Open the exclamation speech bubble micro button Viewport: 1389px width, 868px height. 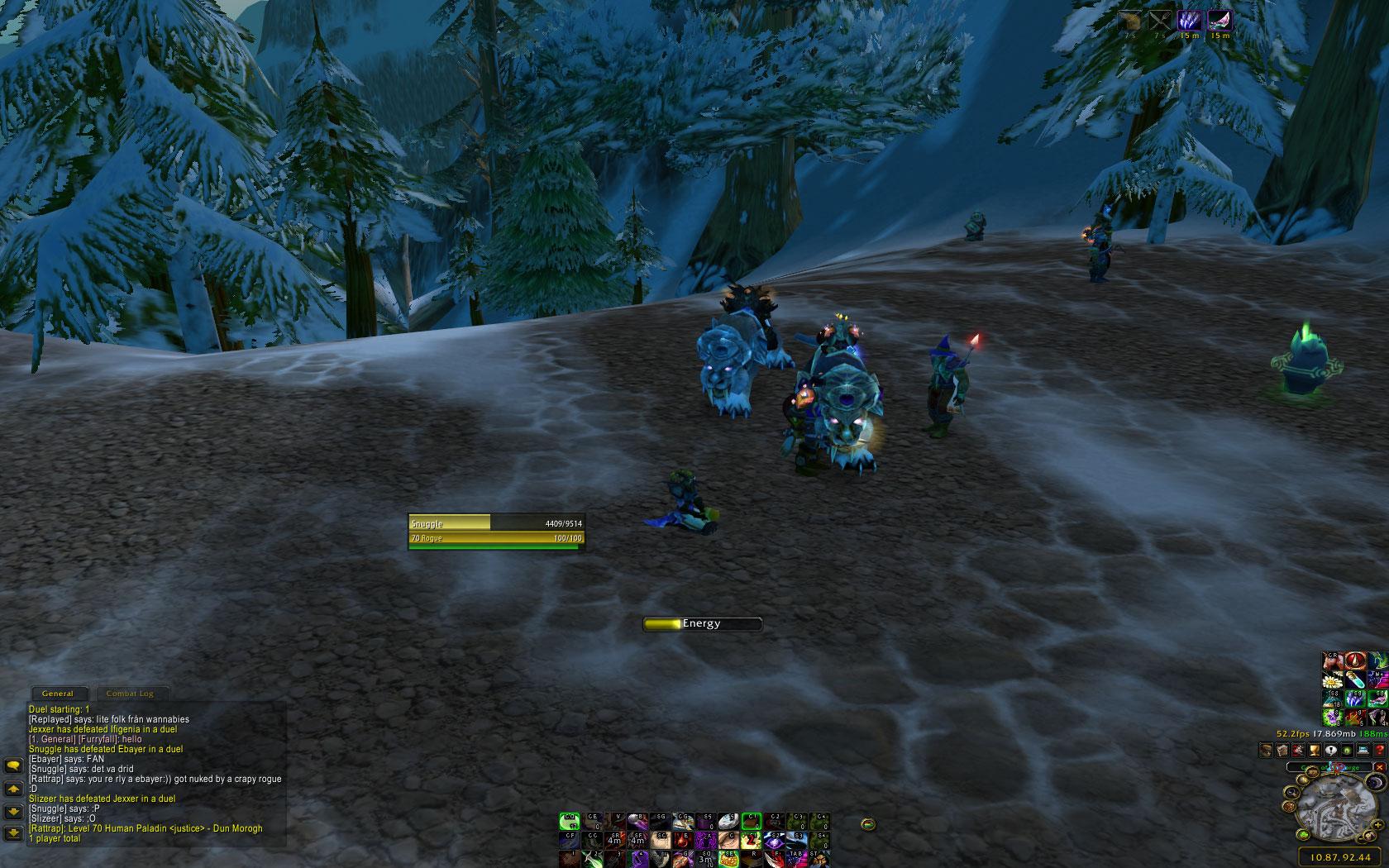coord(1330,751)
